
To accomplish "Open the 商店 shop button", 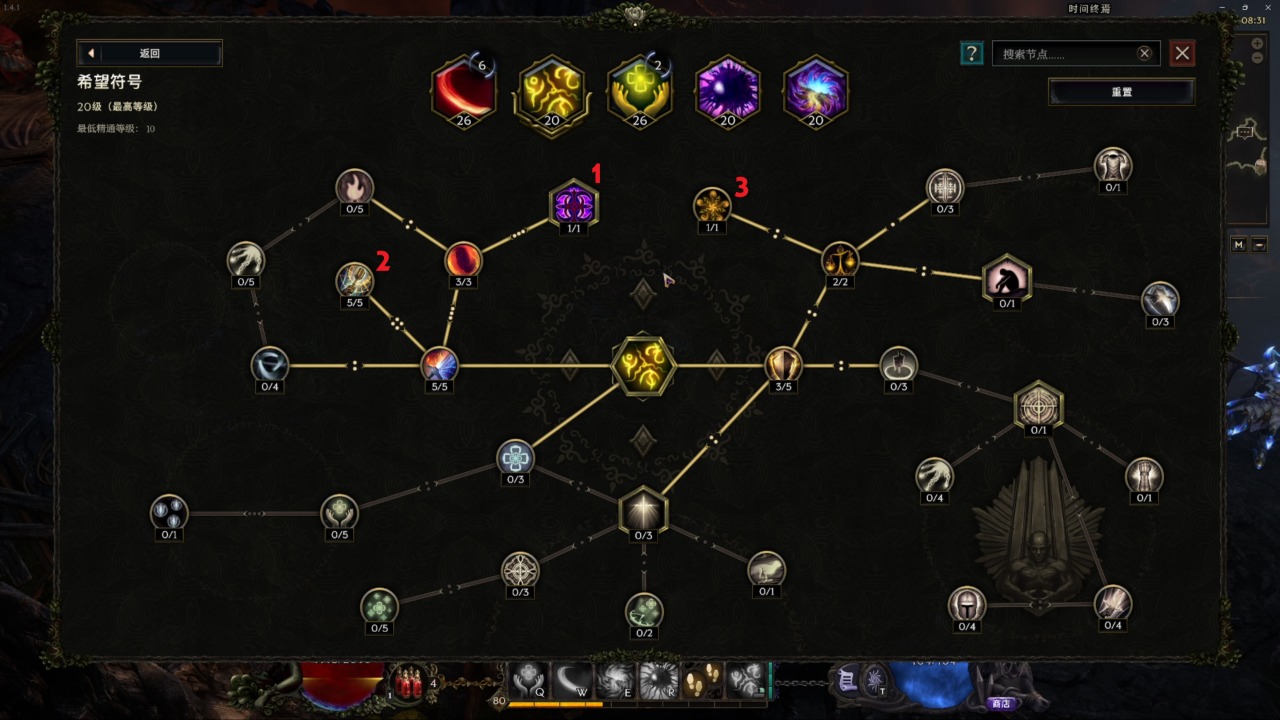I will click(1000, 703).
